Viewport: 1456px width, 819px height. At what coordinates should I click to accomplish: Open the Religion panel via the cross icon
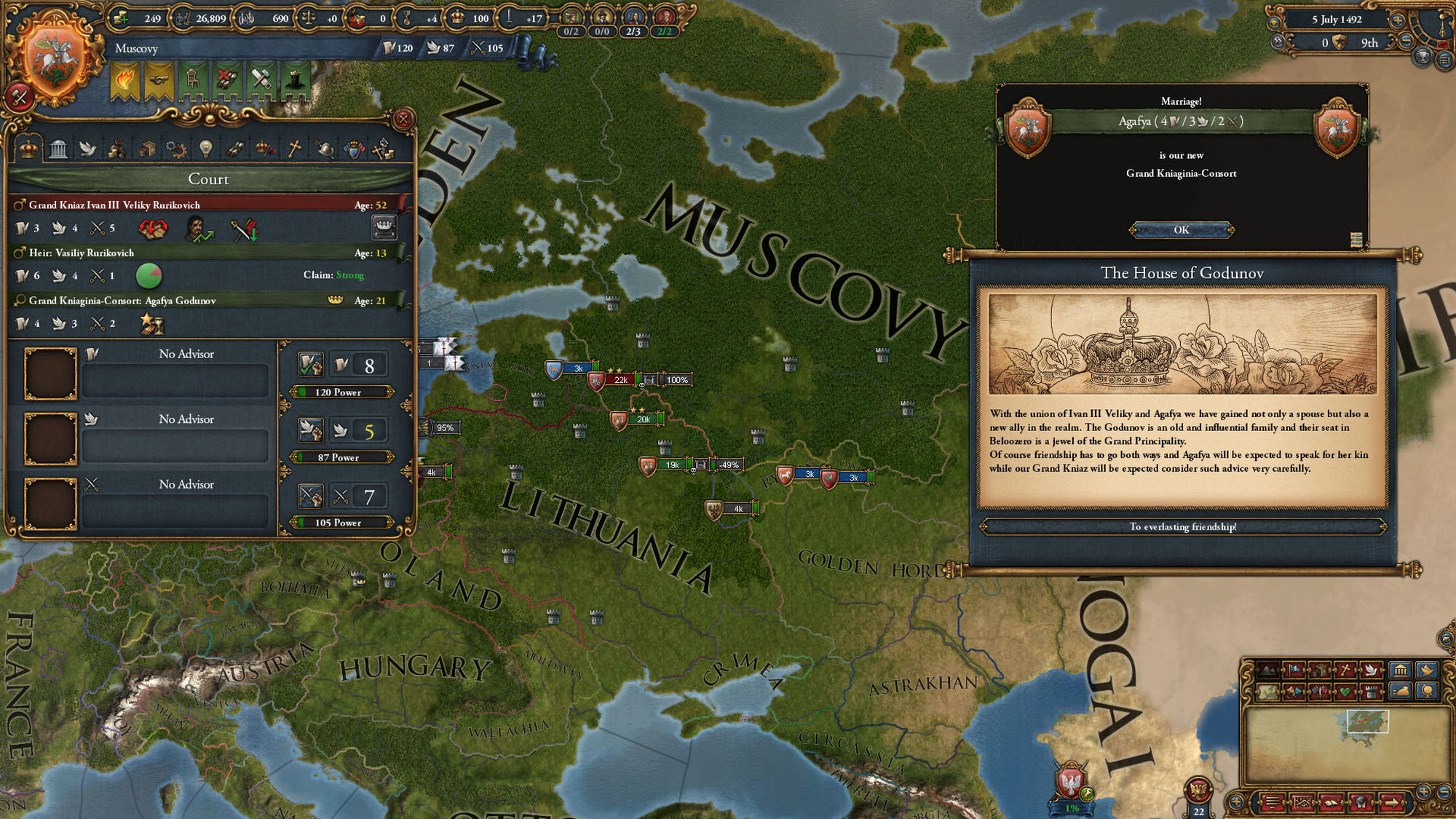coord(294,148)
